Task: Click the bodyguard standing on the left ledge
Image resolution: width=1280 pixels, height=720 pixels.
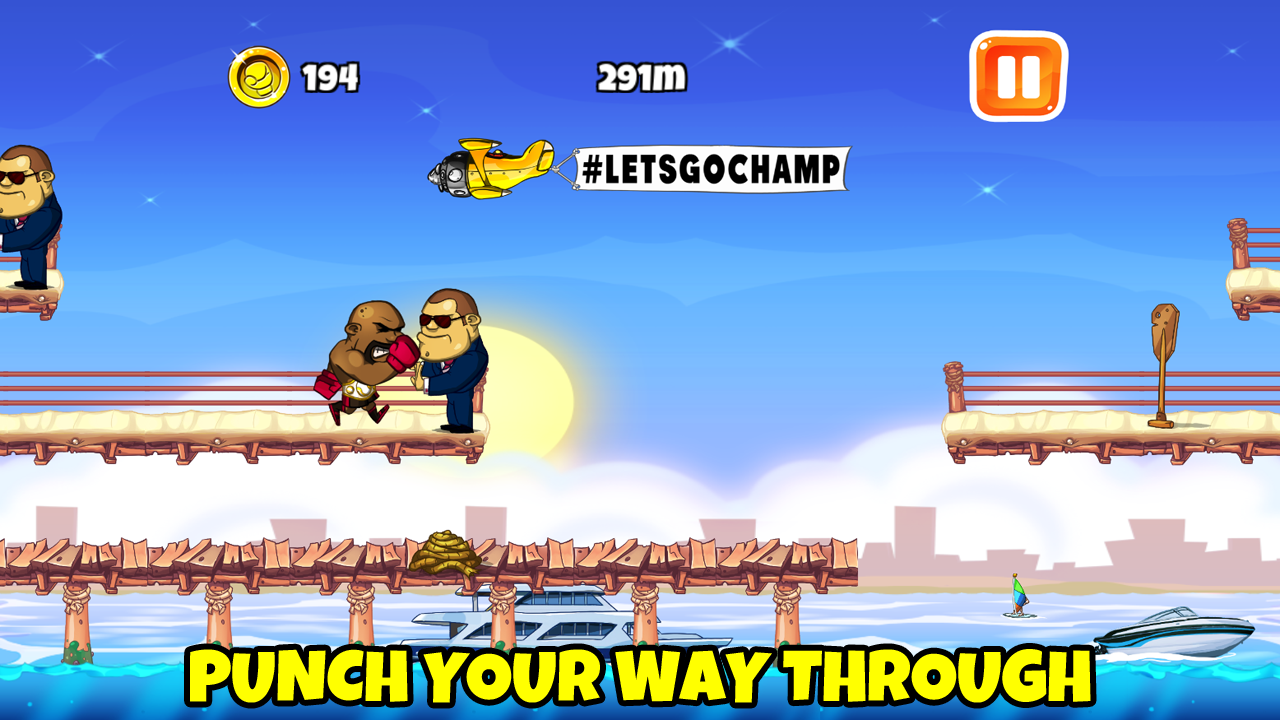Action: tap(25, 215)
